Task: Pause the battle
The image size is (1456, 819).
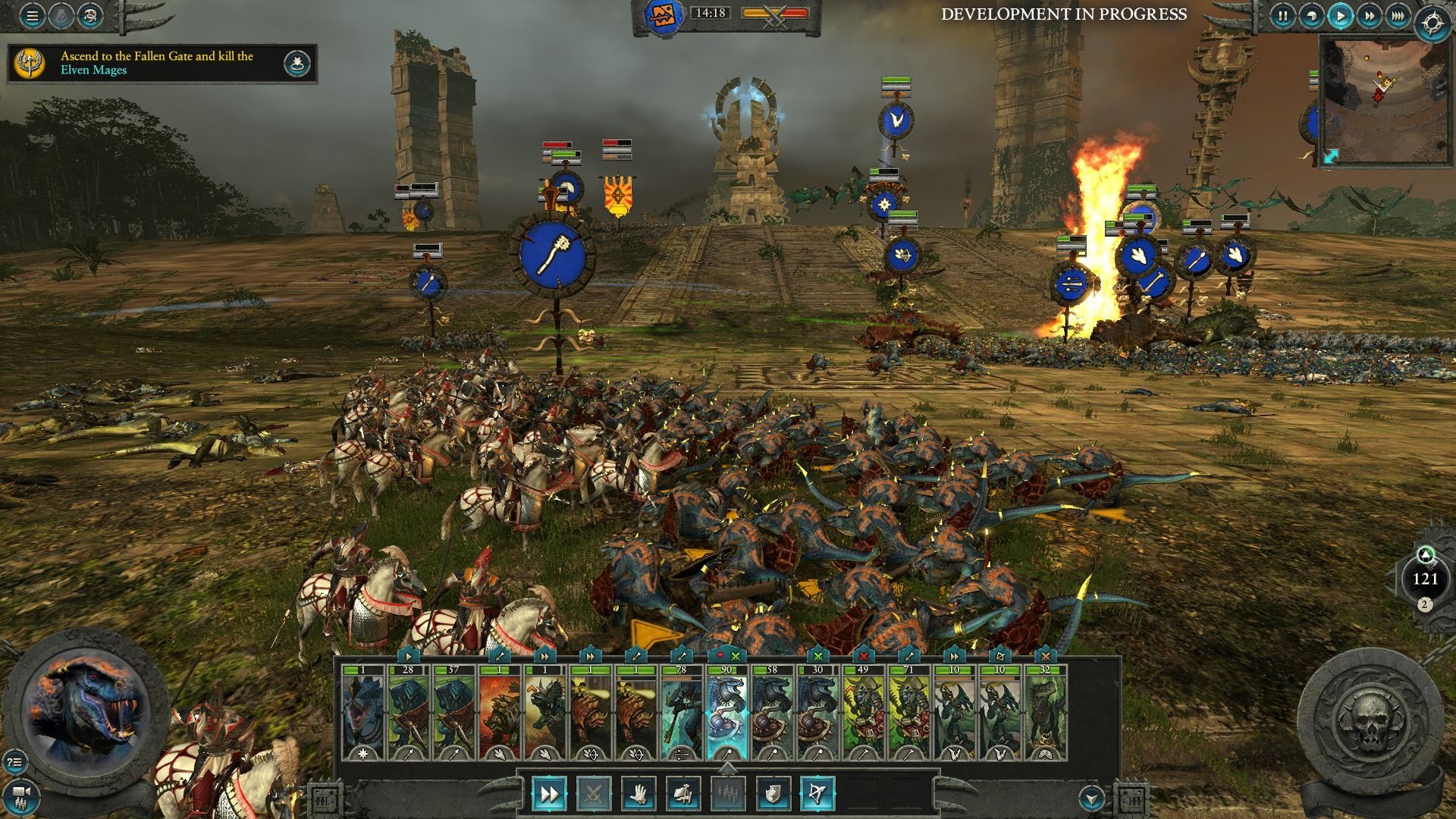Action: [1282, 15]
